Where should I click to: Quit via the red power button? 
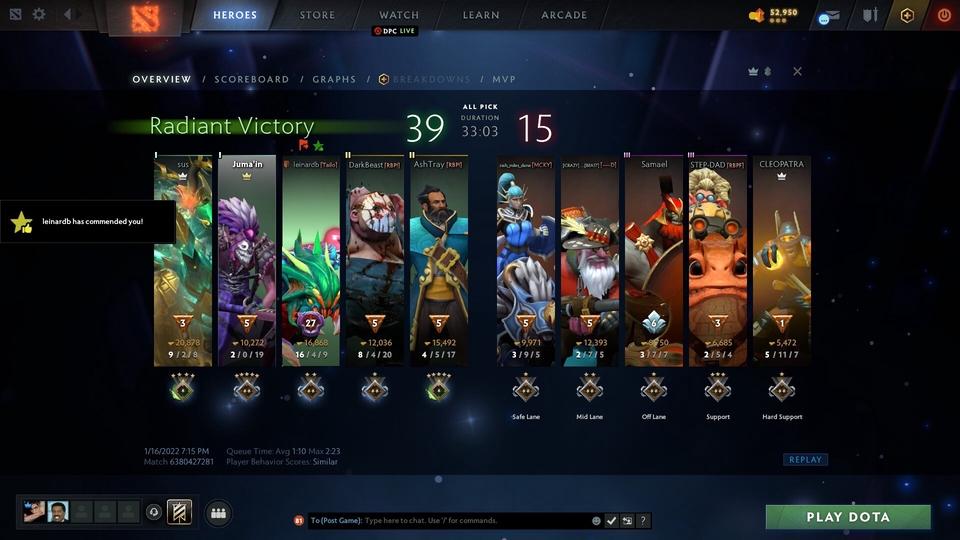(944, 15)
